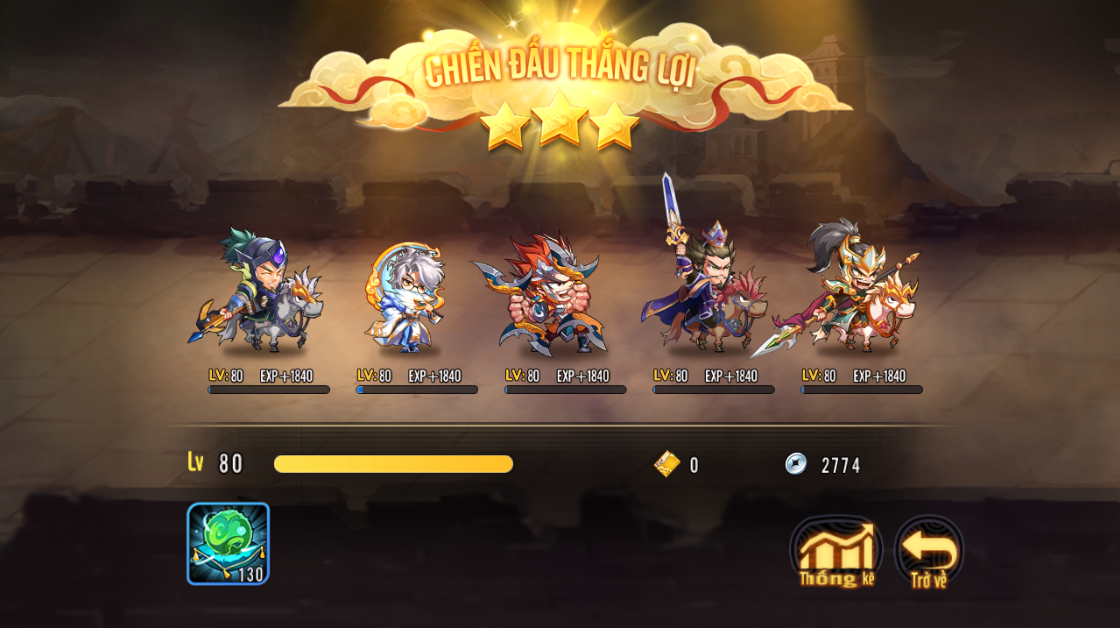Image resolution: width=1120 pixels, height=628 pixels.
Task: Click the Trở về return button
Action: click(x=928, y=551)
